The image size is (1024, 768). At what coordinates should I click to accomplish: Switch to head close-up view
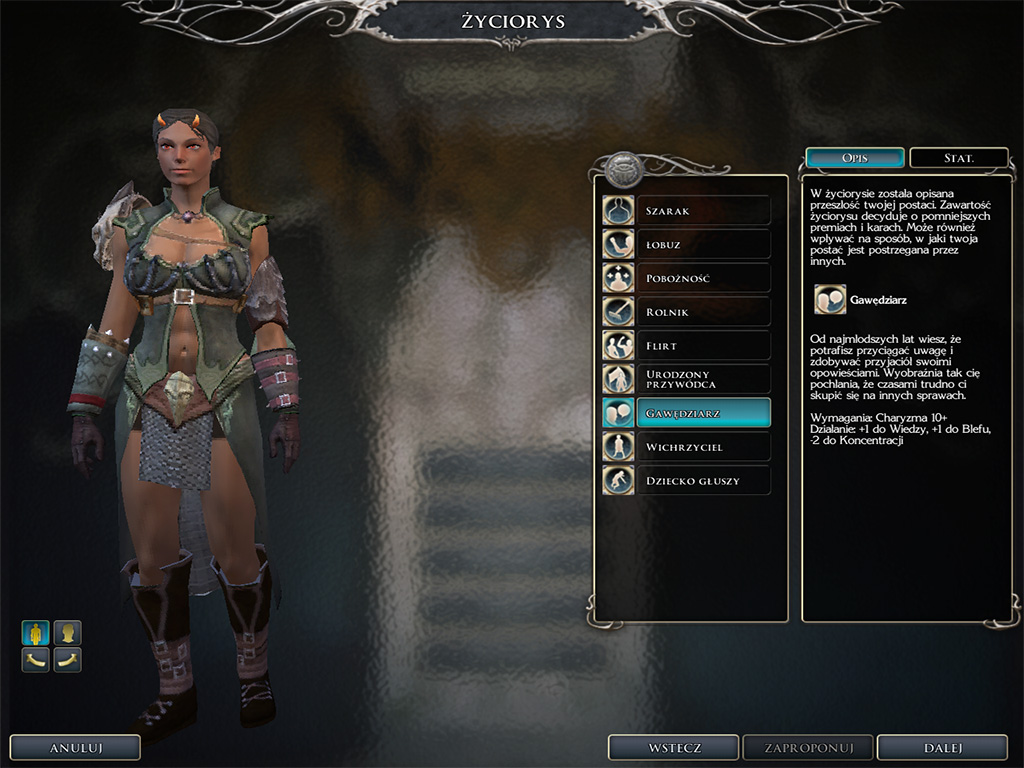[67, 632]
